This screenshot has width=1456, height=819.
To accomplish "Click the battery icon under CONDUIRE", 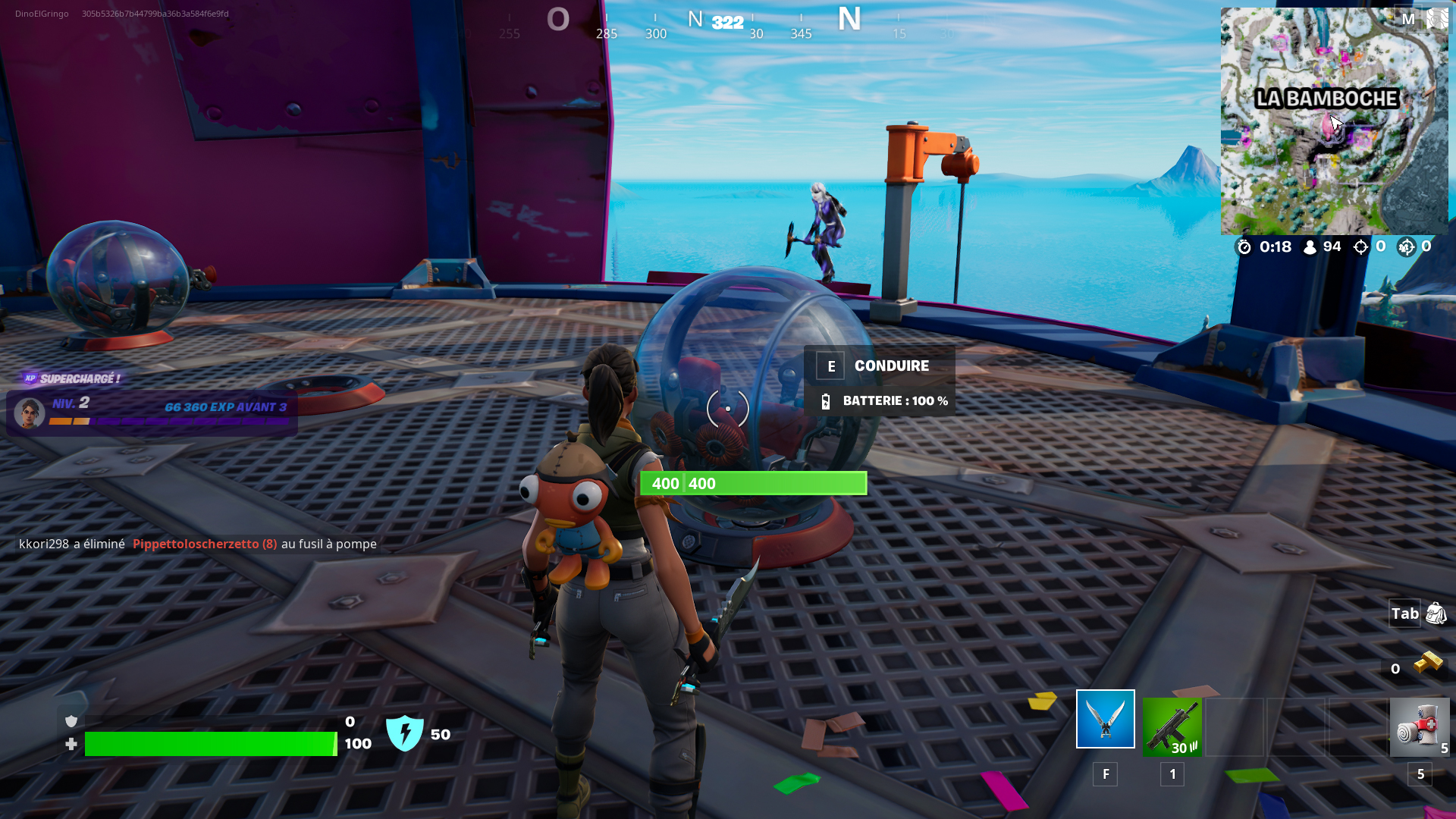I will pyautogui.click(x=827, y=400).
